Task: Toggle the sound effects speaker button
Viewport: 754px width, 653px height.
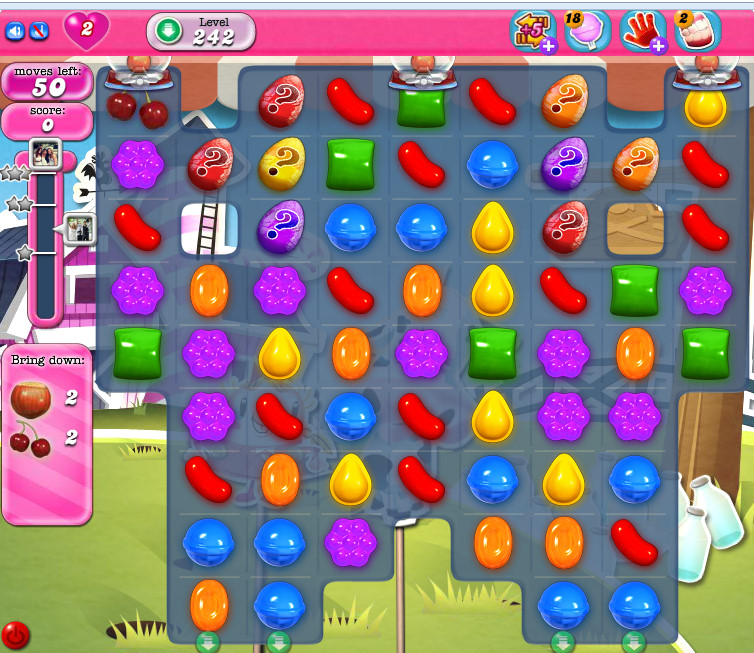Action: (x=15, y=31)
